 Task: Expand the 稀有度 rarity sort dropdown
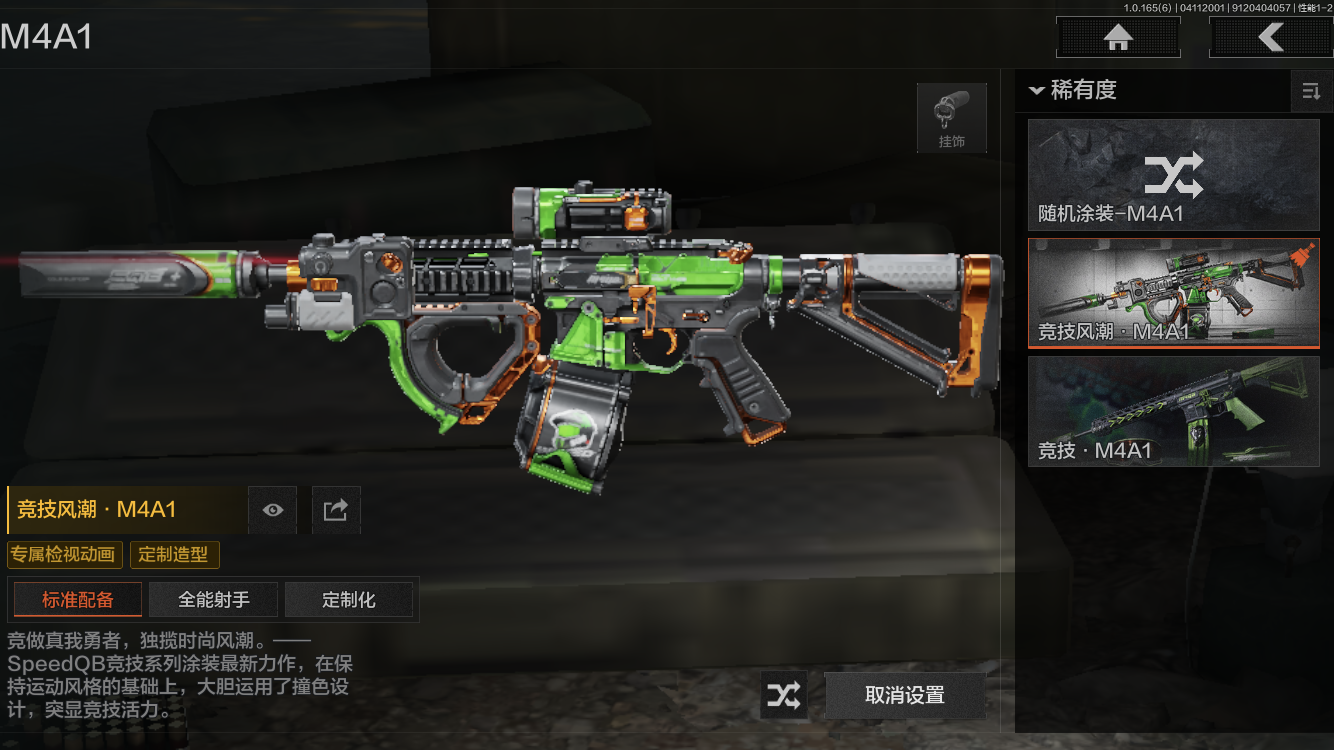(x=1073, y=91)
